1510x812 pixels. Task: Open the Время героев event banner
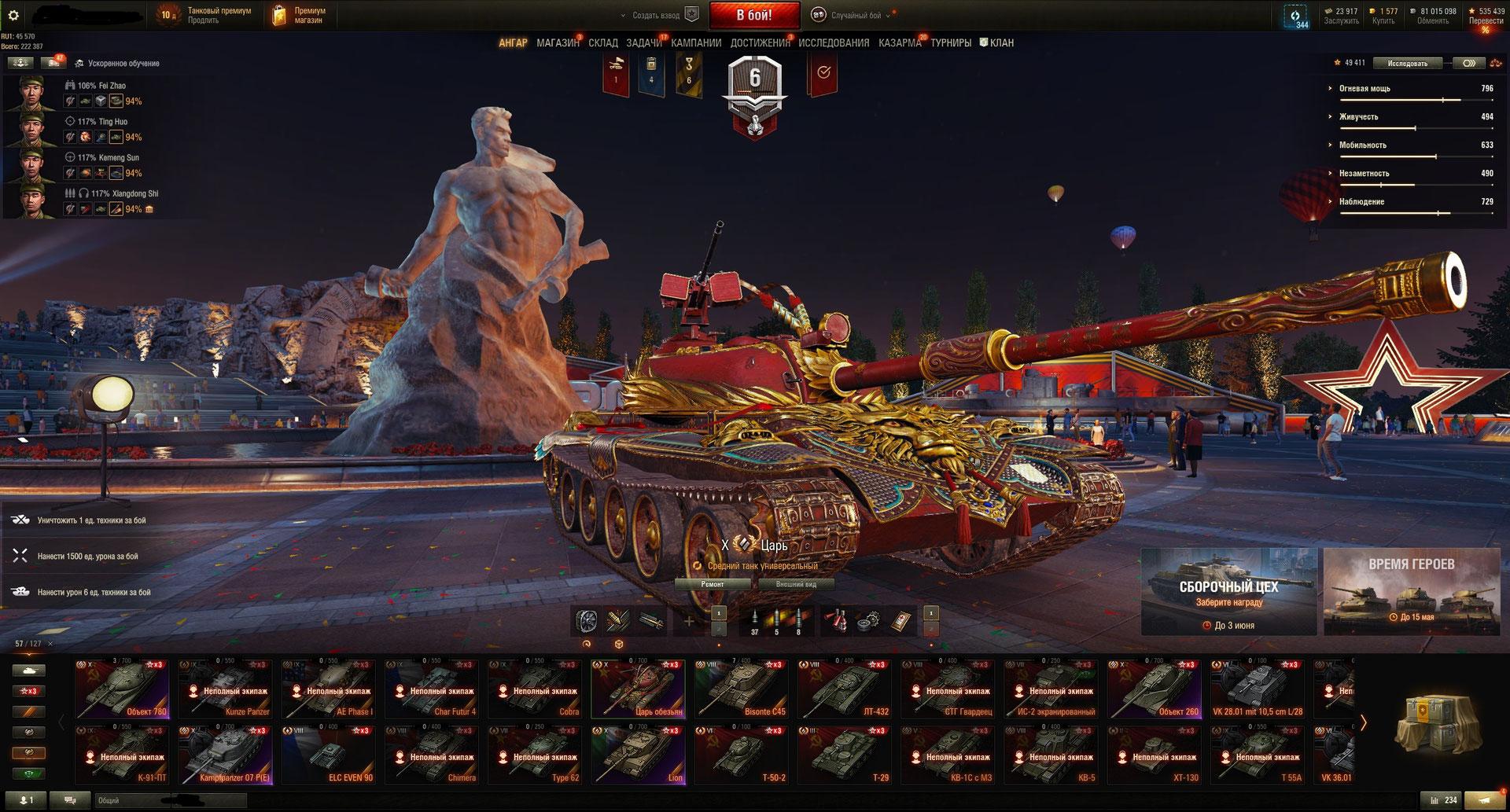[1411, 592]
